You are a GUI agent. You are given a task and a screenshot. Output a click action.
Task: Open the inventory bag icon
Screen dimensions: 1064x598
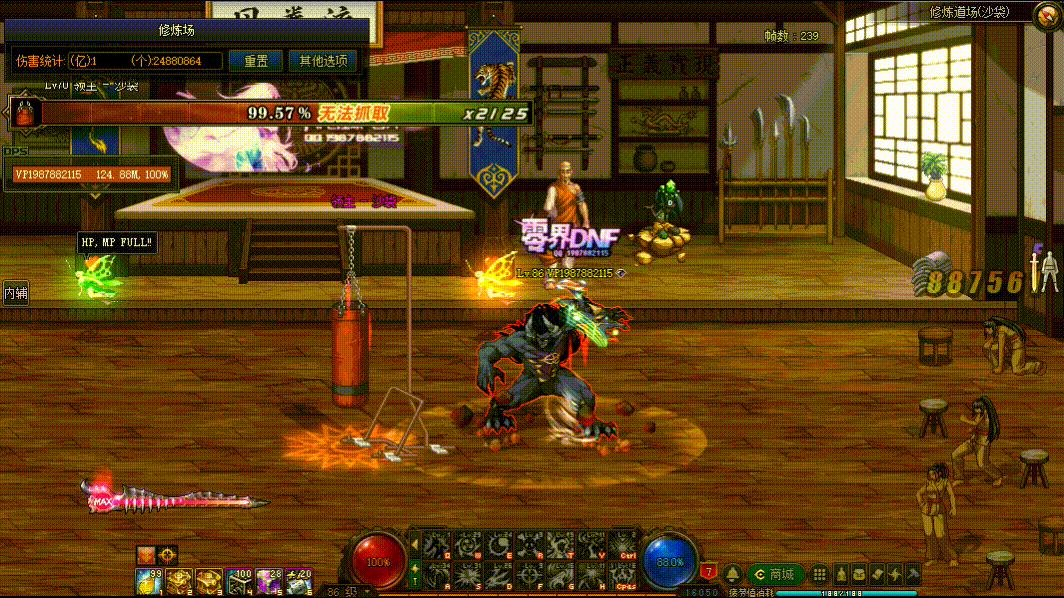(859, 574)
